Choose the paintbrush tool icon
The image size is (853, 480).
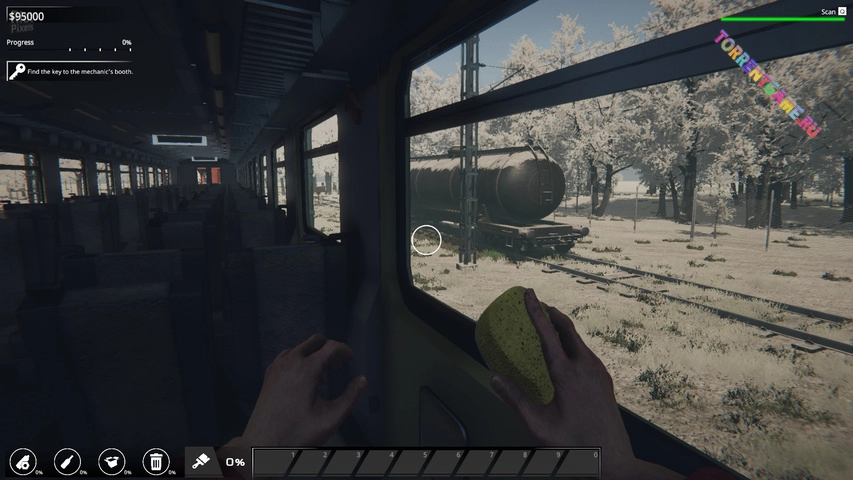click(x=202, y=461)
